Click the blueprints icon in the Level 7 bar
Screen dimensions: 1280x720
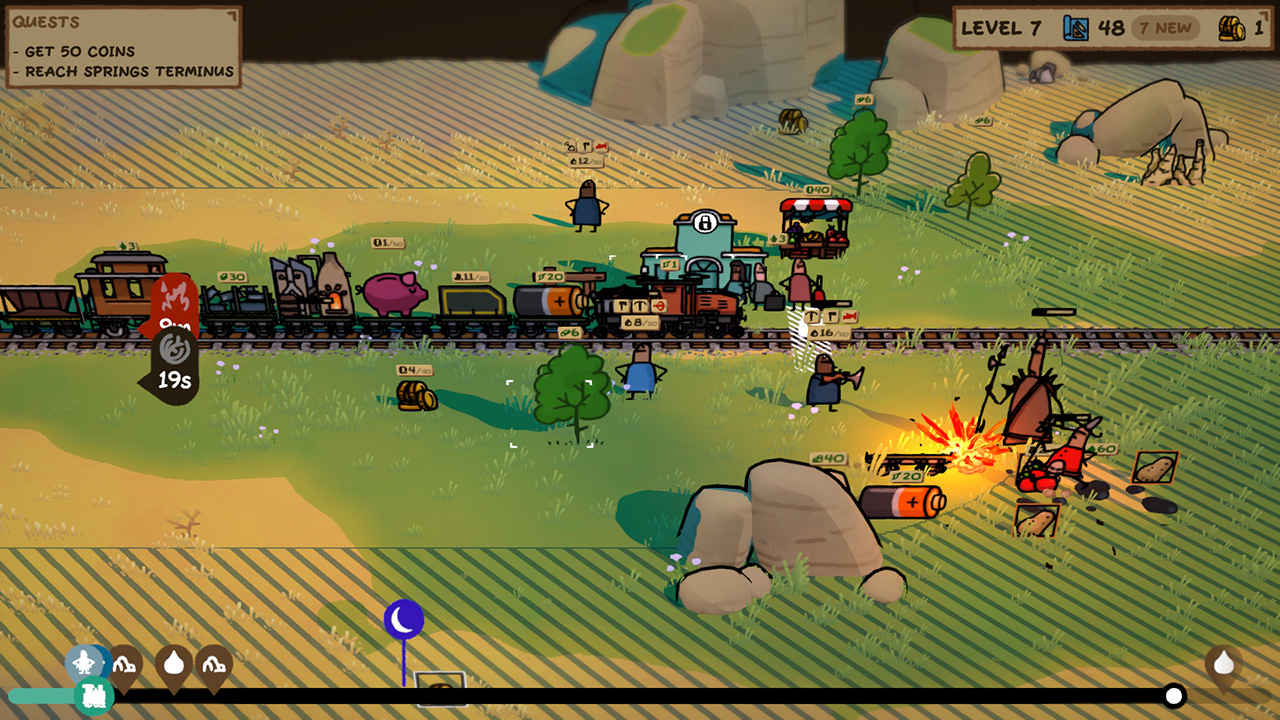[x=1075, y=28]
